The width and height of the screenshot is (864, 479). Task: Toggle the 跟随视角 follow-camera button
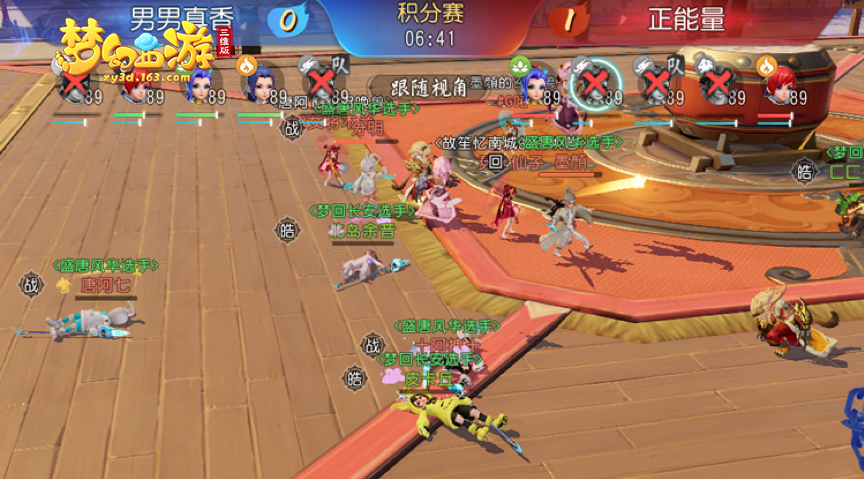pos(417,86)
